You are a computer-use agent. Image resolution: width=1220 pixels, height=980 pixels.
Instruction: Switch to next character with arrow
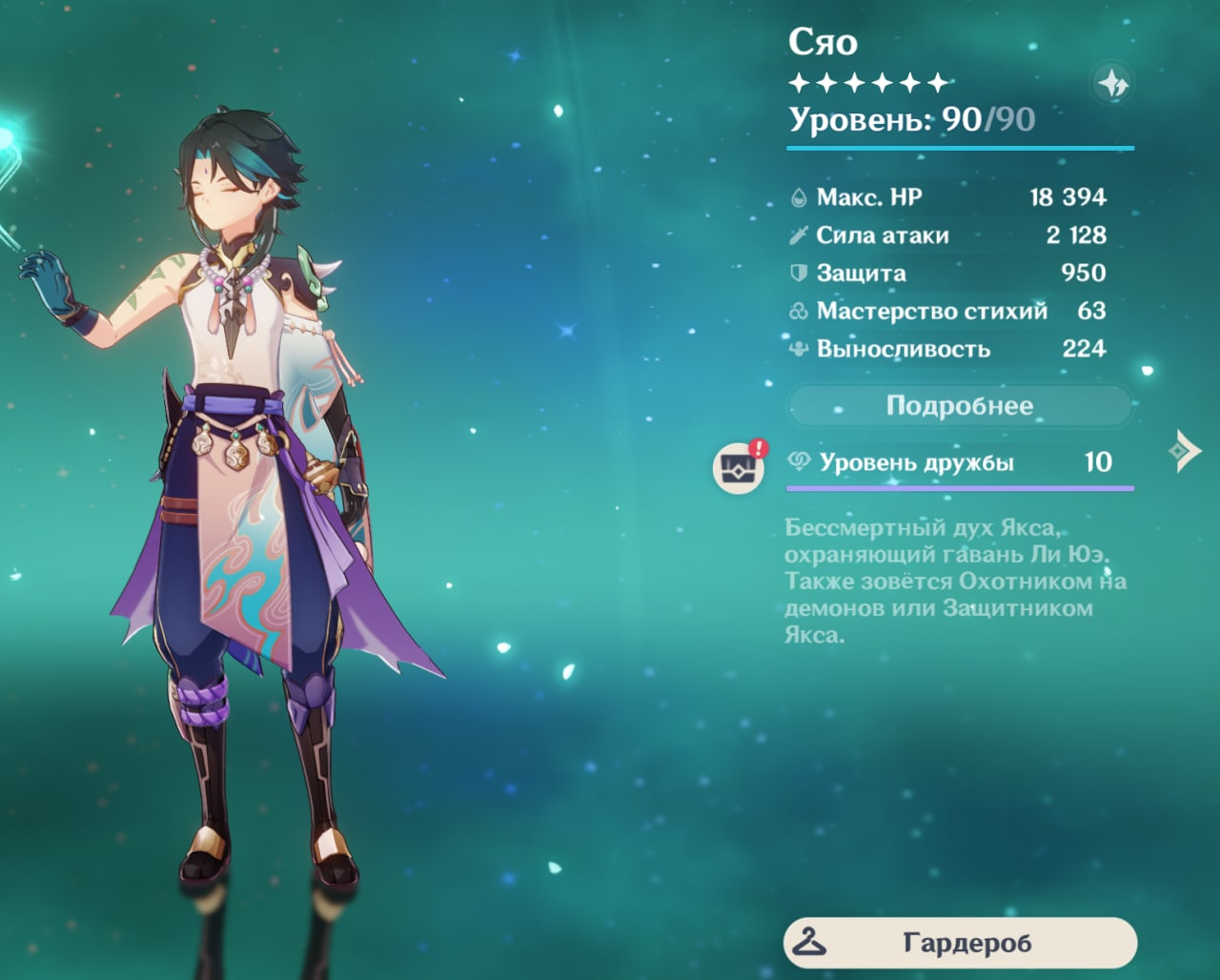[1185, 450]
